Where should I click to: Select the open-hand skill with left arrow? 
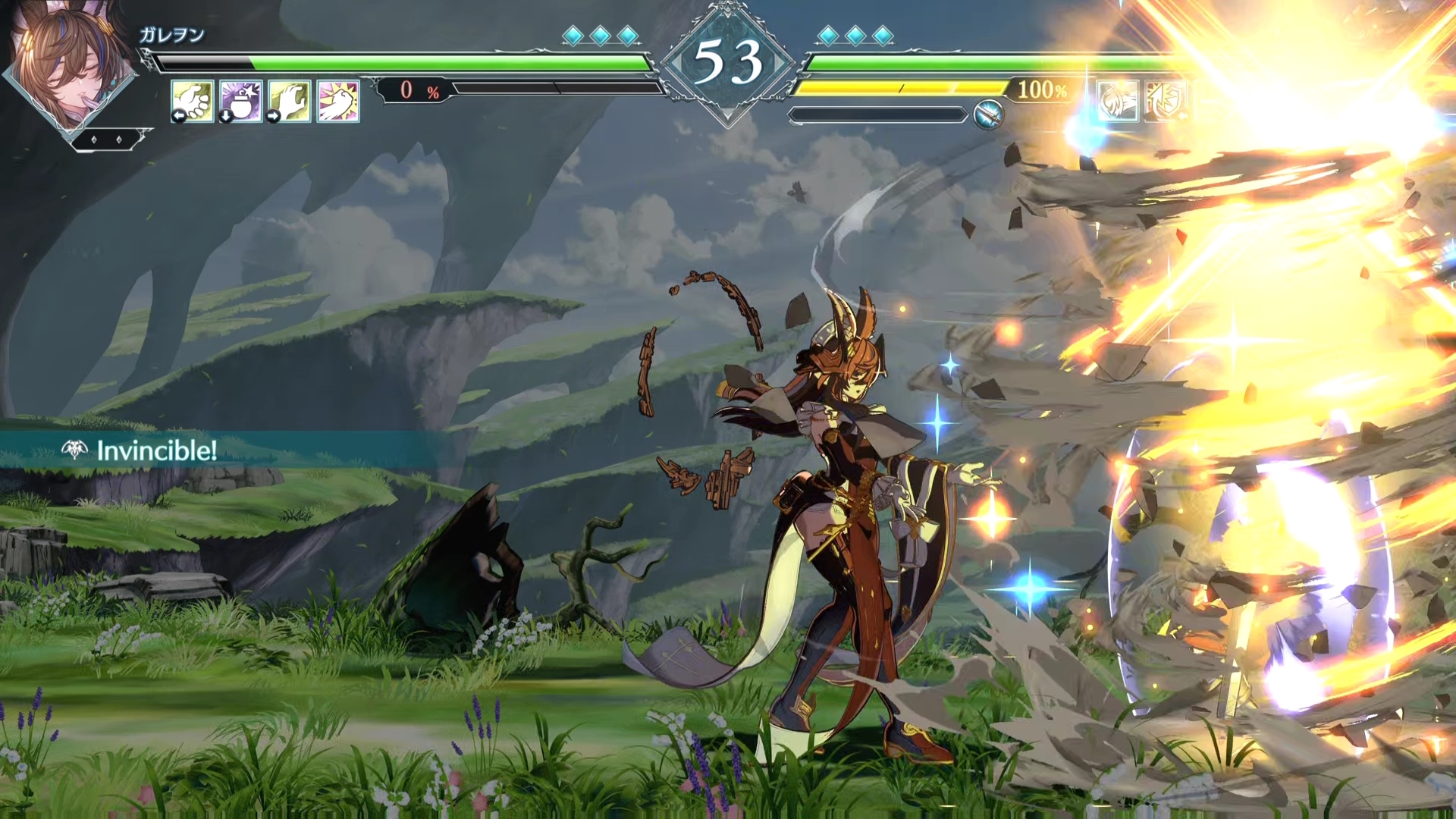(192, 101)
